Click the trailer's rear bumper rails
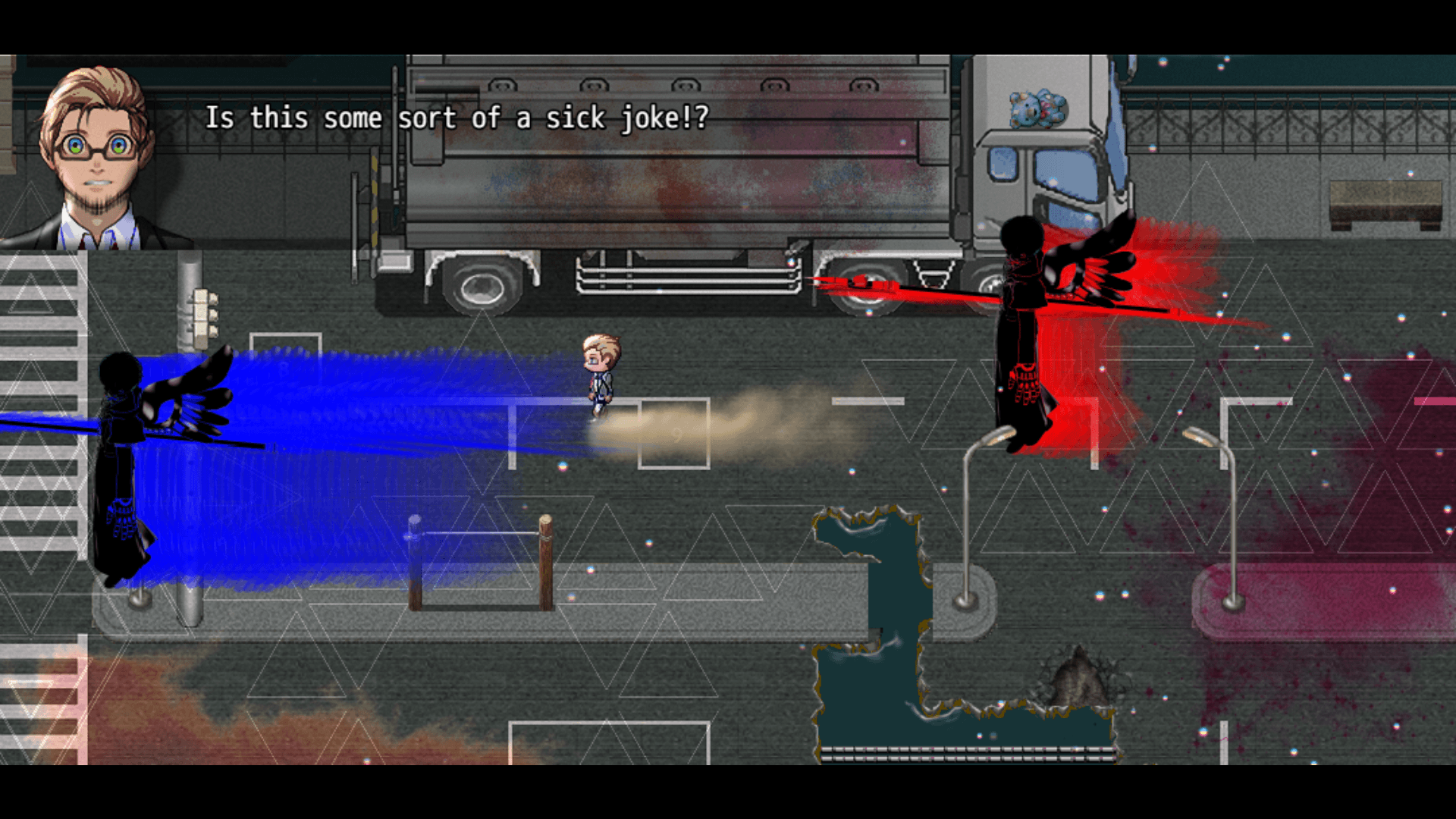1456x819 pixels. tap(682, 277)
